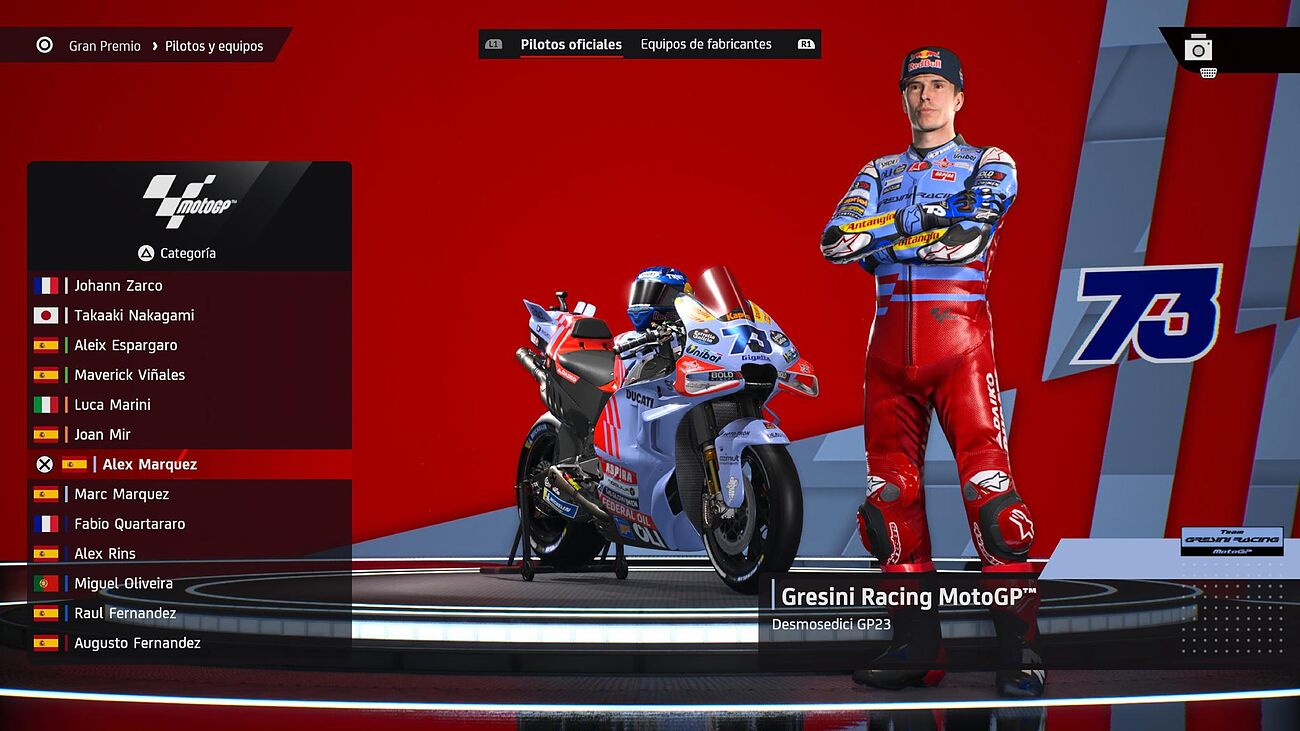Open photo mode via the camera icon
This screenshot has height=731, width=1300.
click(x=1198, y=48)
